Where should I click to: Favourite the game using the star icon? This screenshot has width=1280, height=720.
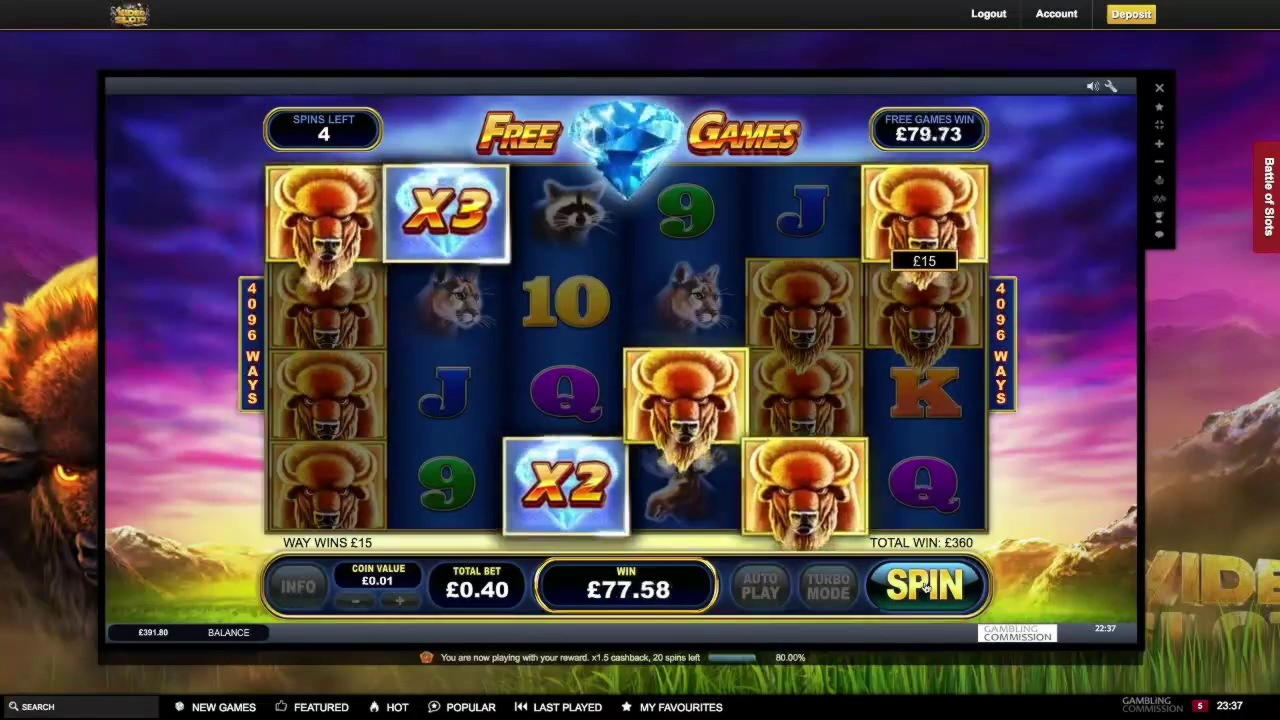pyautogui.click(x=1159, y=107)
